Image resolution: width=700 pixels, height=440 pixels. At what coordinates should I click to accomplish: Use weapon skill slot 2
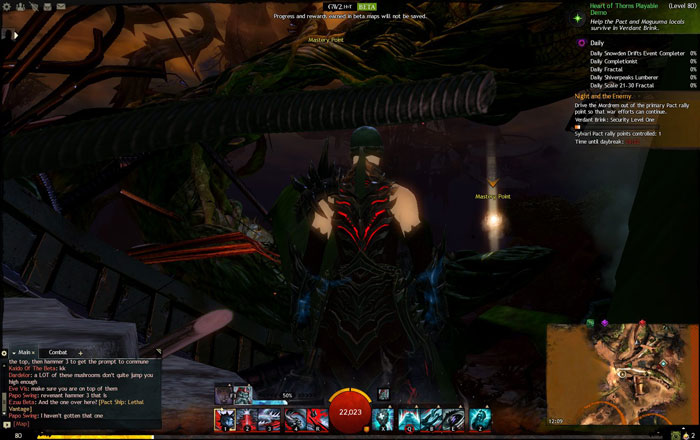point(247,420)
